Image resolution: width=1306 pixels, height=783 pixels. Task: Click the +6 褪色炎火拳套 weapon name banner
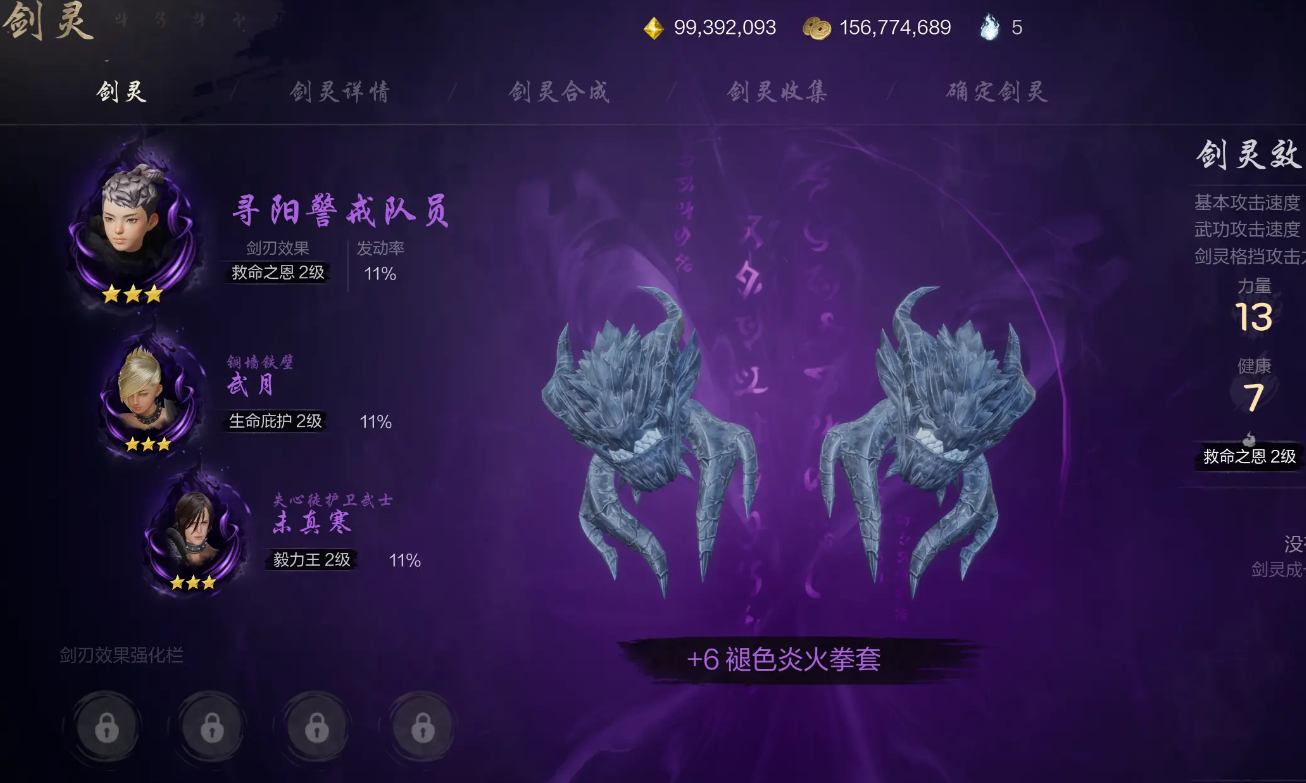coord(783,659)
